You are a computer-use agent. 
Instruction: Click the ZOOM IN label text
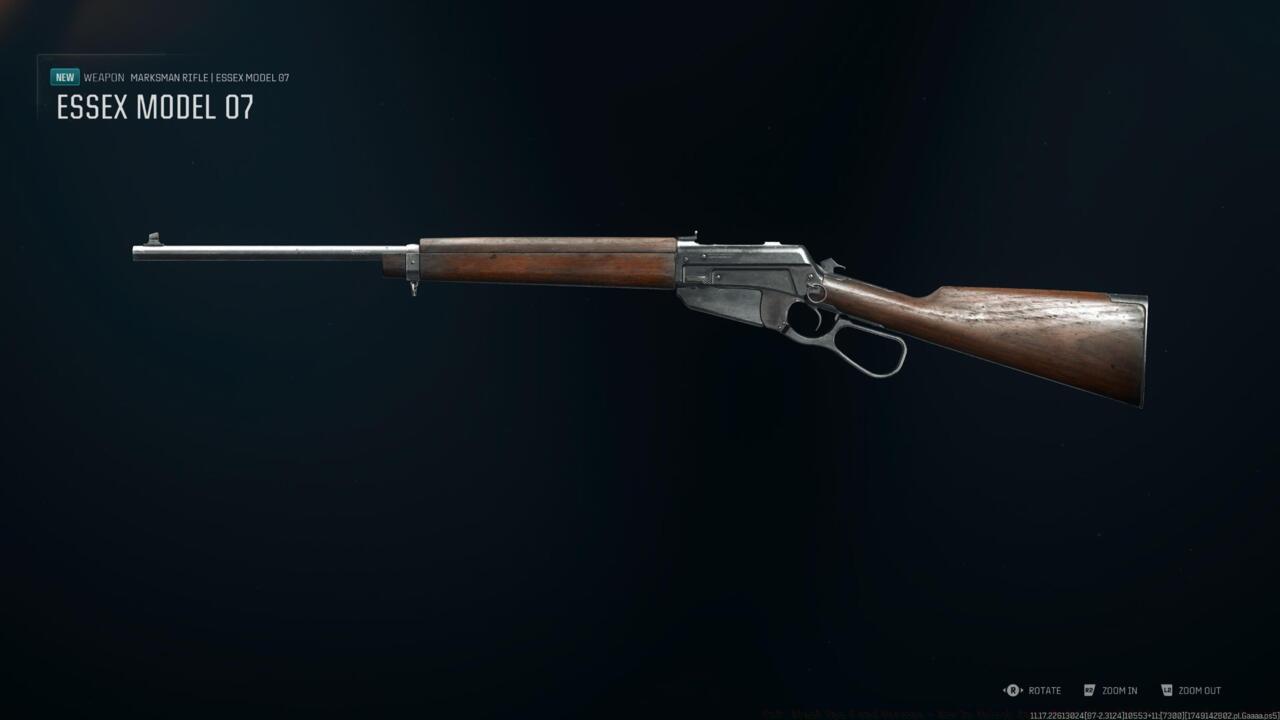[x=1121, y=690]
